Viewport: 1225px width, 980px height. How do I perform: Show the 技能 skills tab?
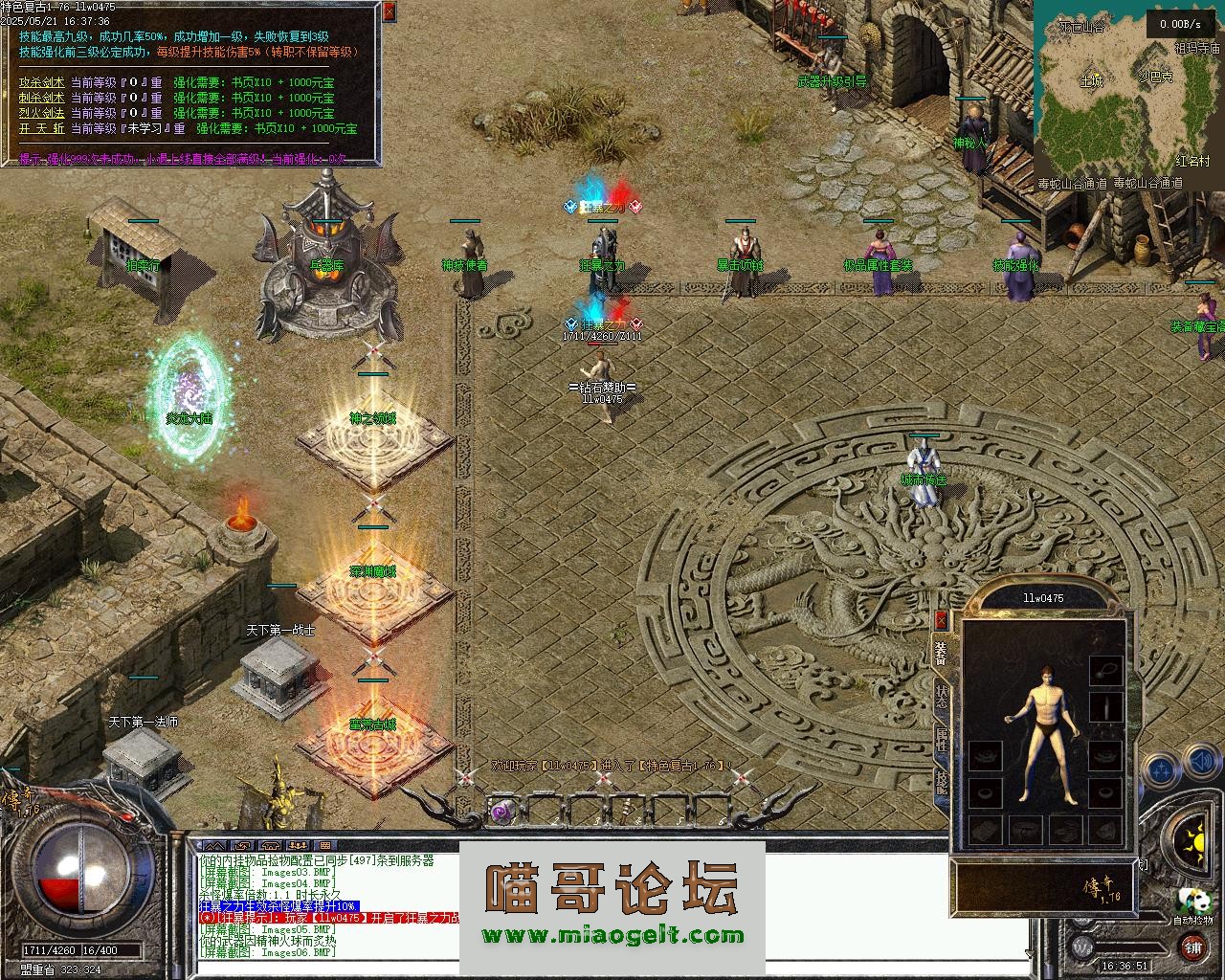tap(942, 783)
